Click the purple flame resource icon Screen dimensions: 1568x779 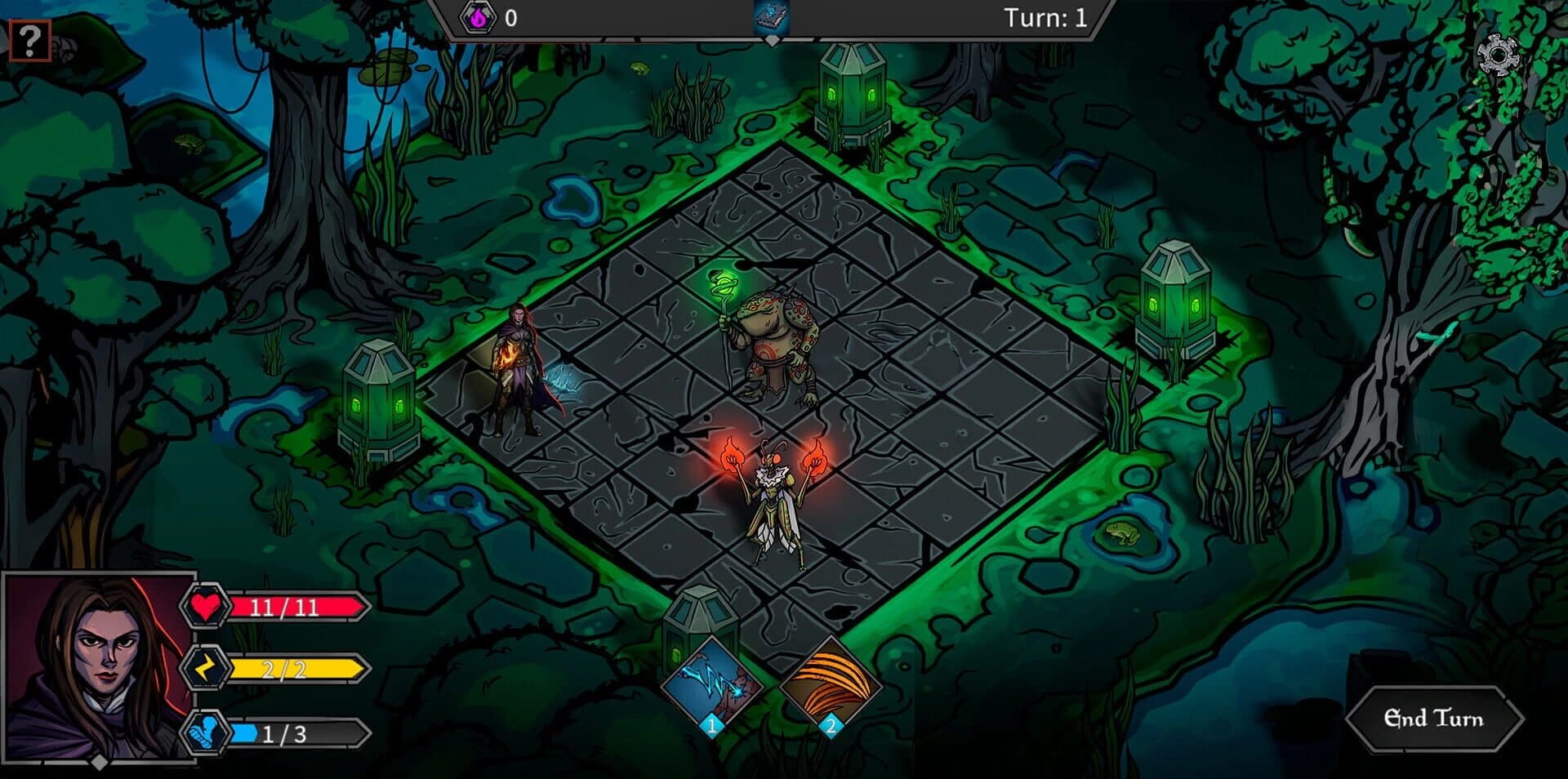[x=480, y=18]
